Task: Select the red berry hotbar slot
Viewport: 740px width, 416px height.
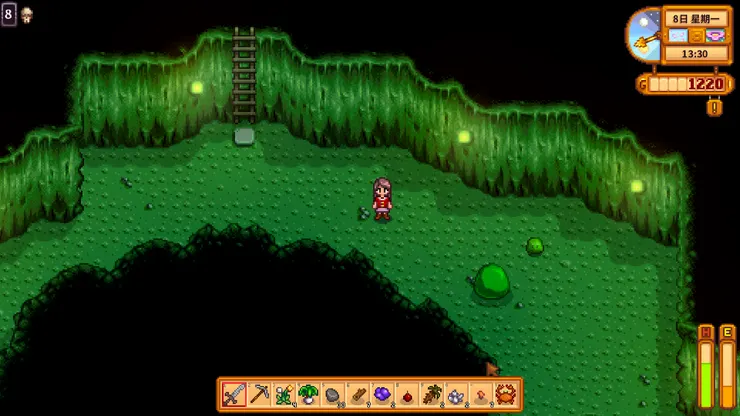Action: 405,394
